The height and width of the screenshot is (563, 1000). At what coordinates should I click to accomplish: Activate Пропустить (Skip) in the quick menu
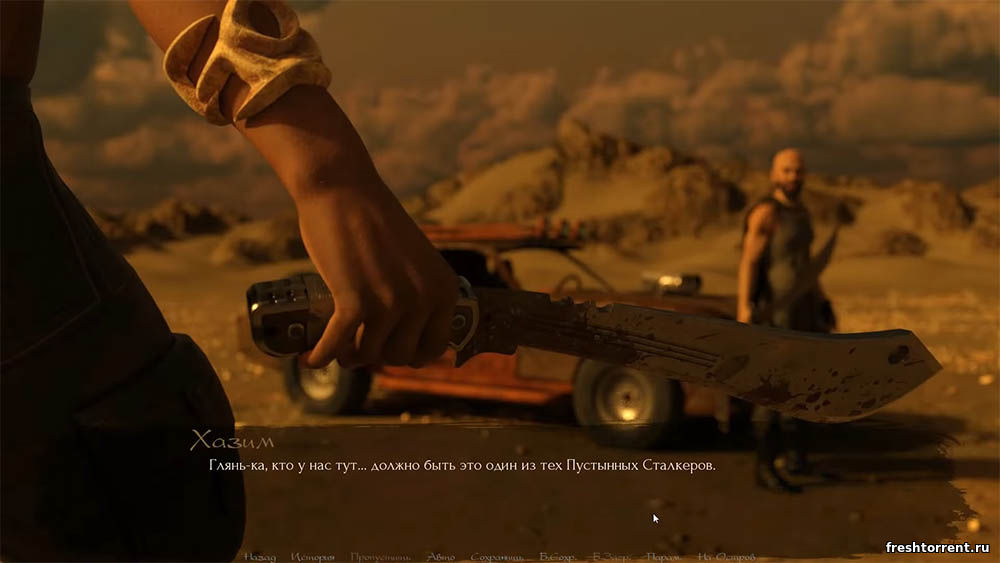coord(380,556)
